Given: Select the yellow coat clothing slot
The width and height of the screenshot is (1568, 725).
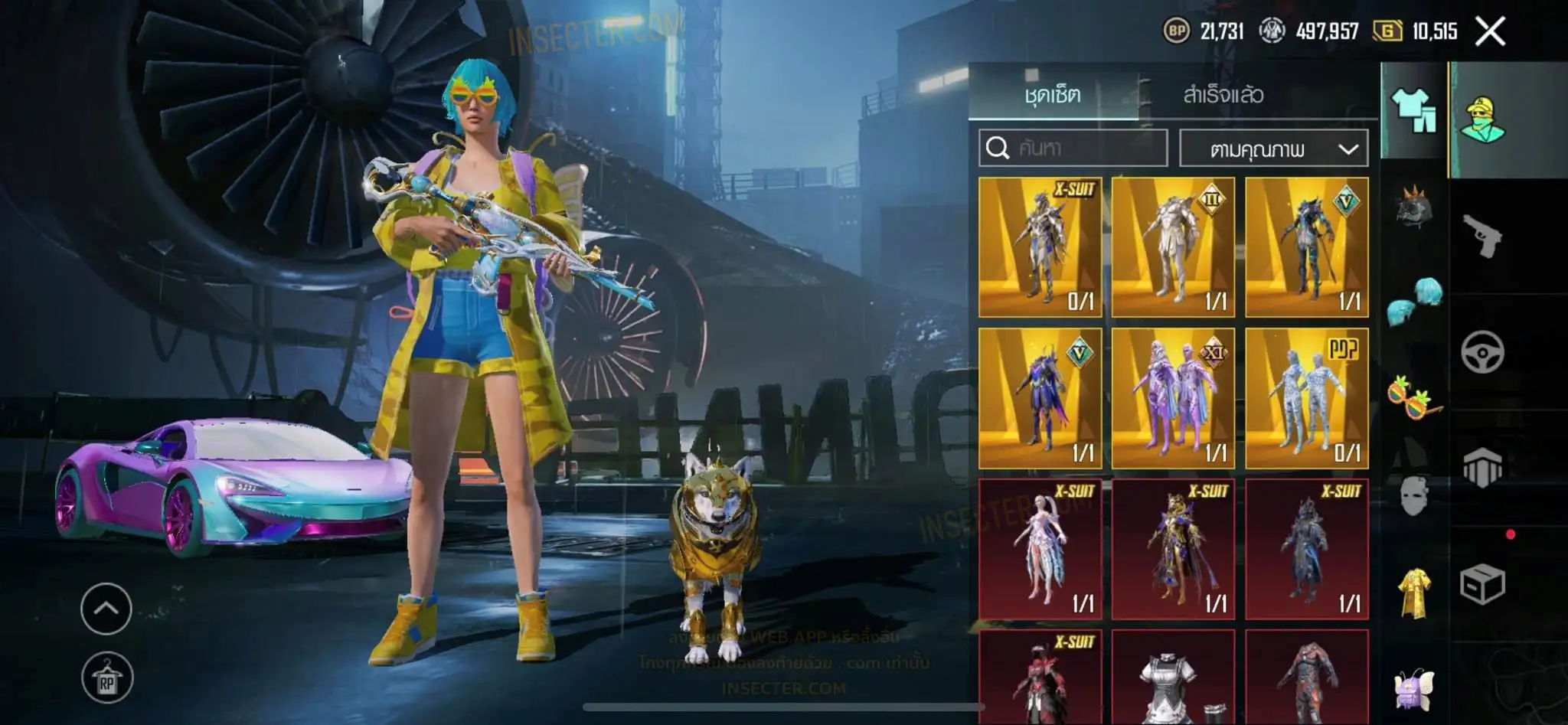Looking at the screenshot, I should [1414, 593].
